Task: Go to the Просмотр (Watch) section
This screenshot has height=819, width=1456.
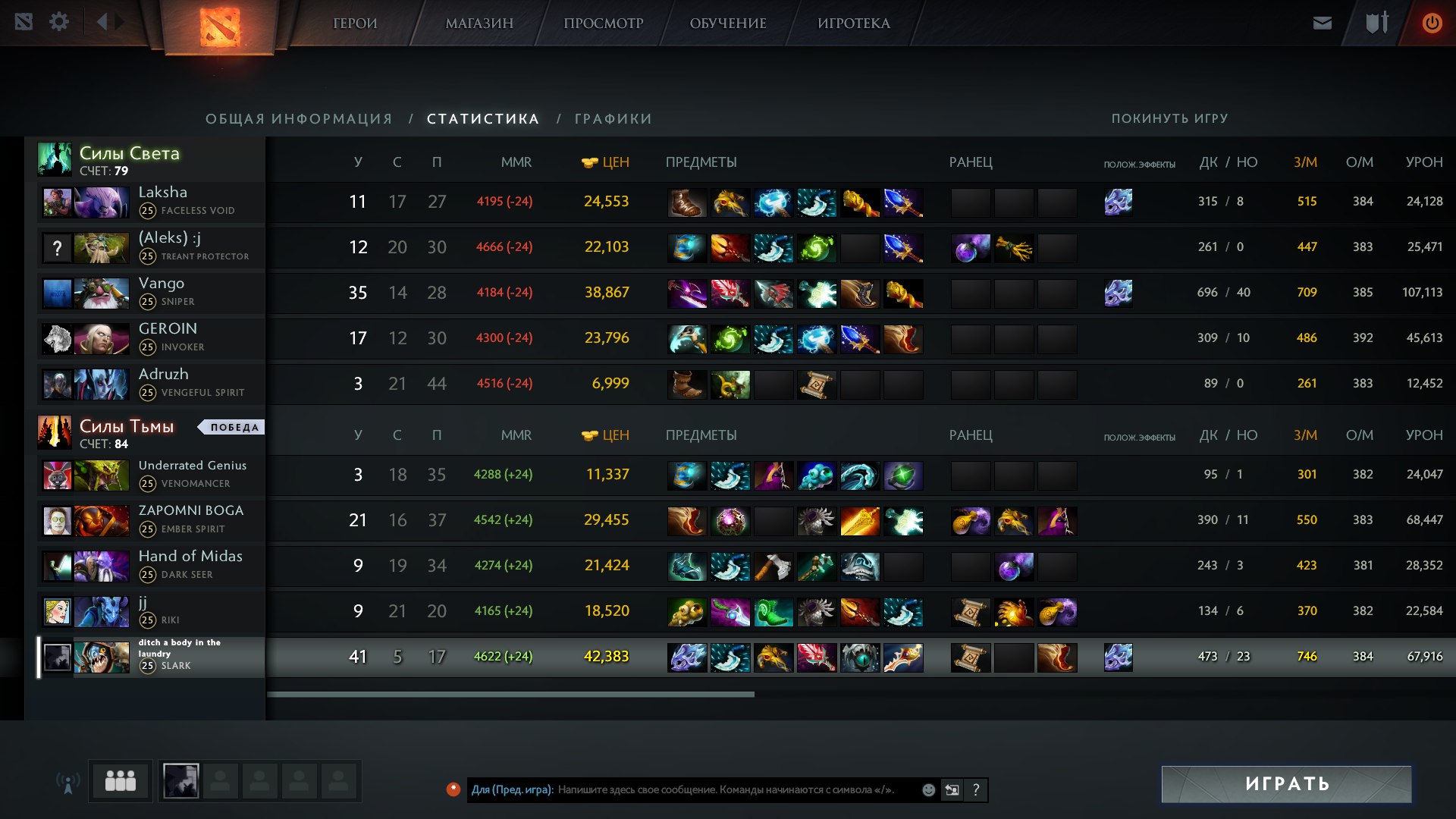Action: coord(603,24)
